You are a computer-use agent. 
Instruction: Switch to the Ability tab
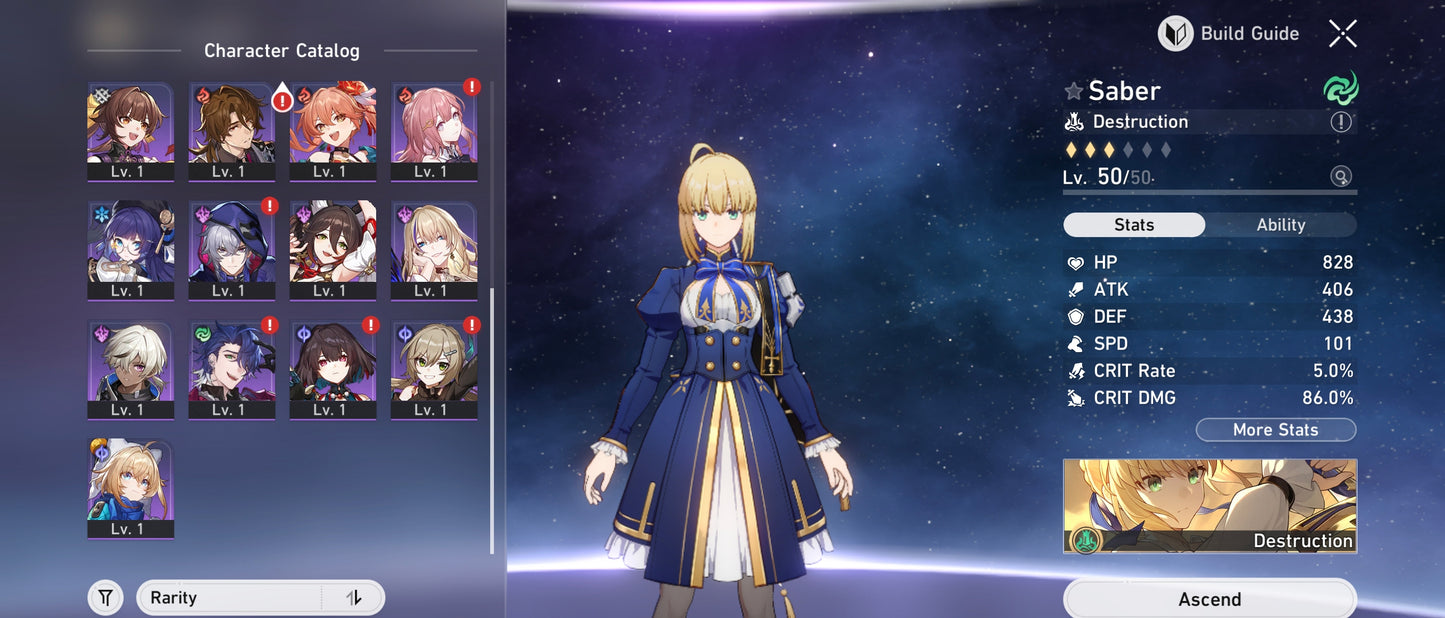coord(1280,225)
